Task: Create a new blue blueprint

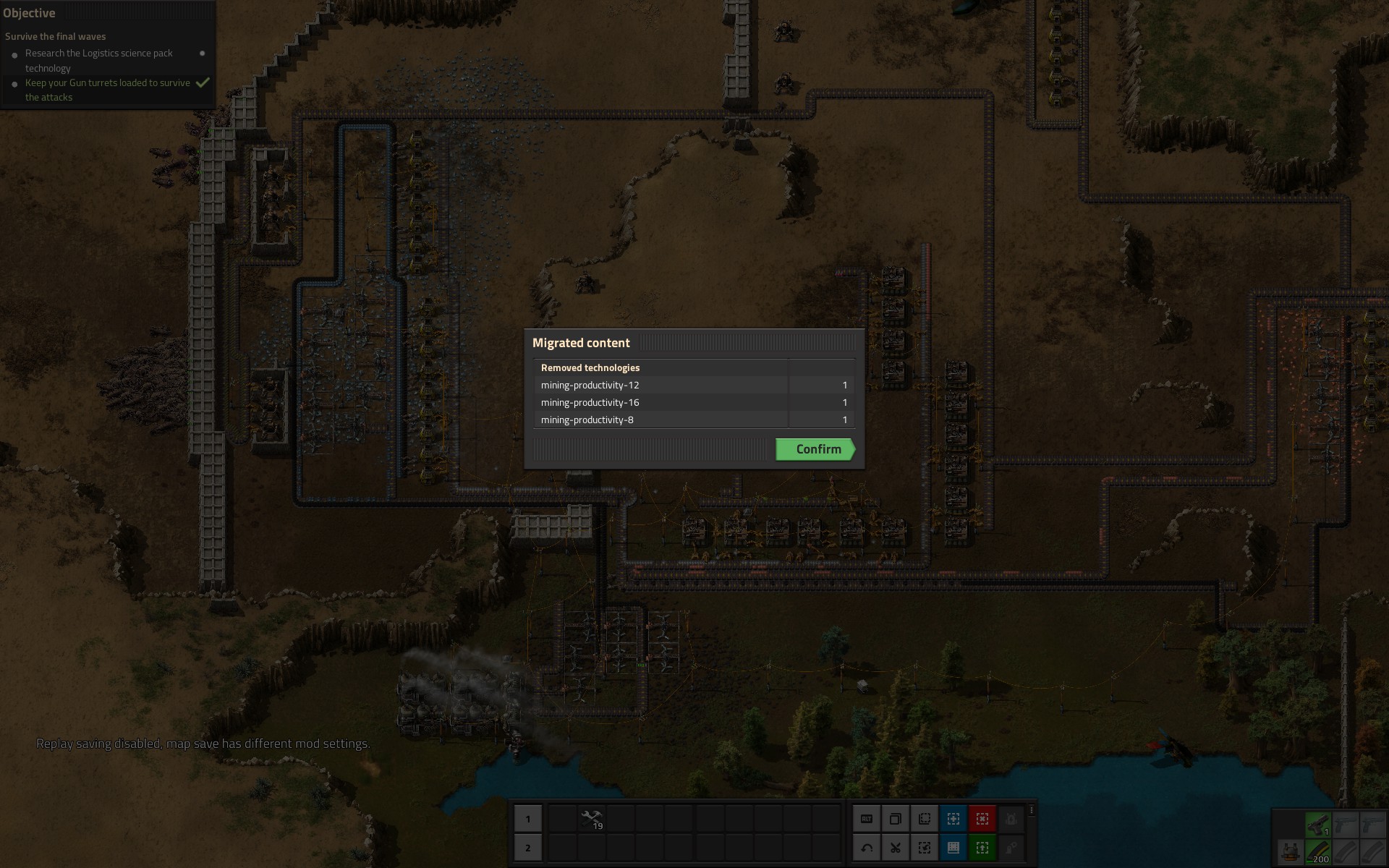Action: click(953, 819)
